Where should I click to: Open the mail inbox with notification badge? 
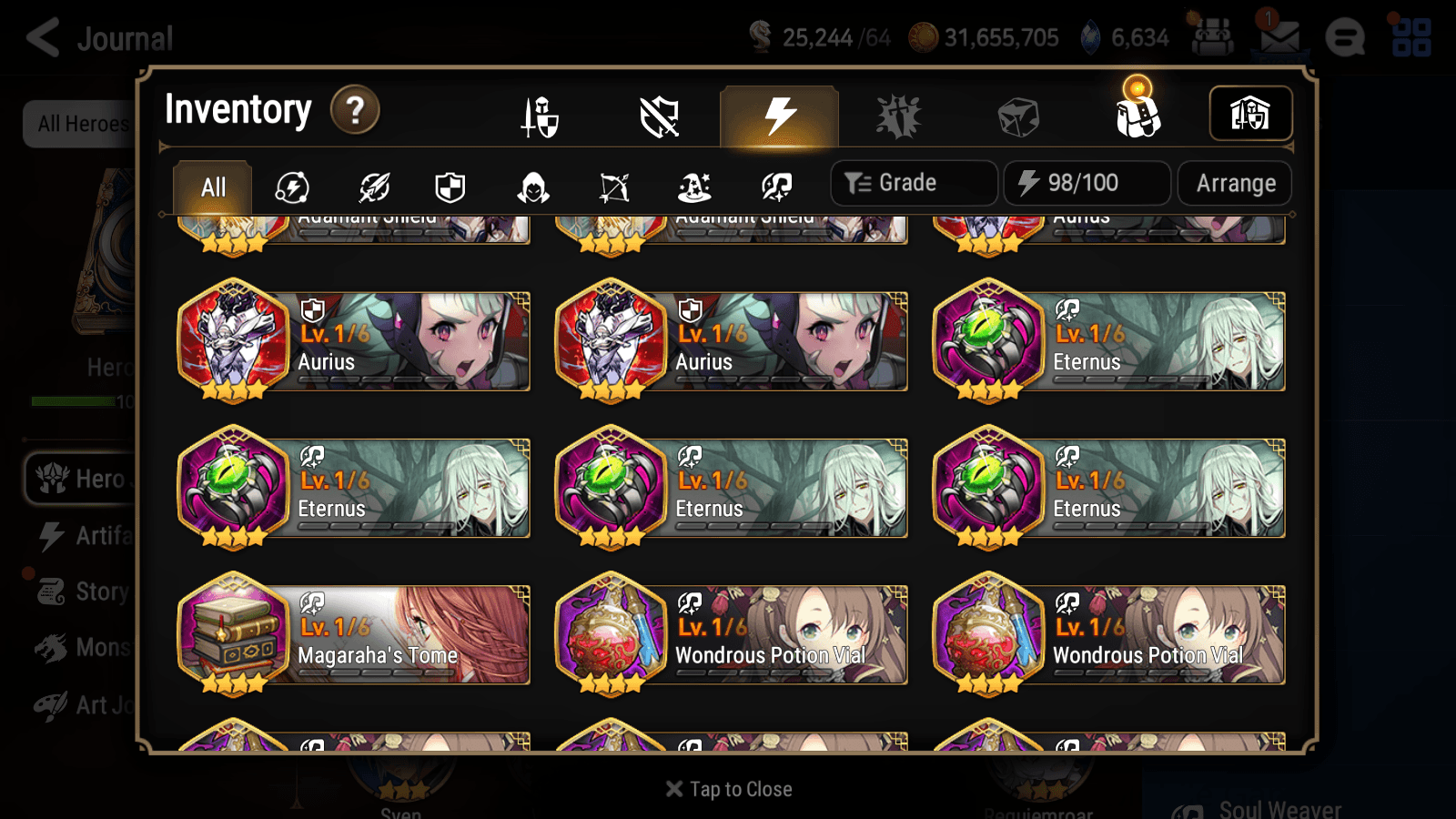pyautogui.click(x=1278, y=38)
